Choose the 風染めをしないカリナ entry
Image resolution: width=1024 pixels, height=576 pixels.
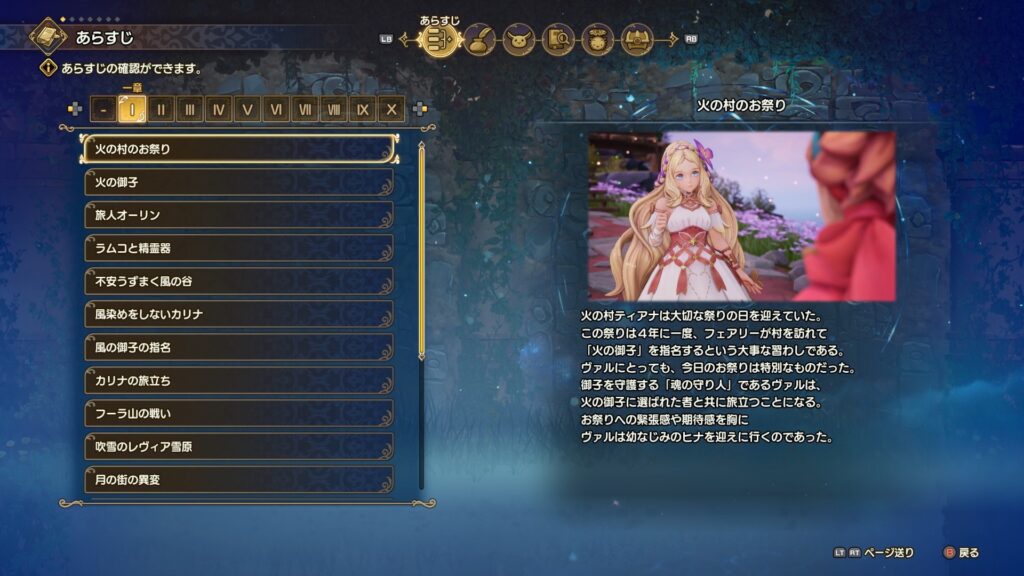point(239,314)
